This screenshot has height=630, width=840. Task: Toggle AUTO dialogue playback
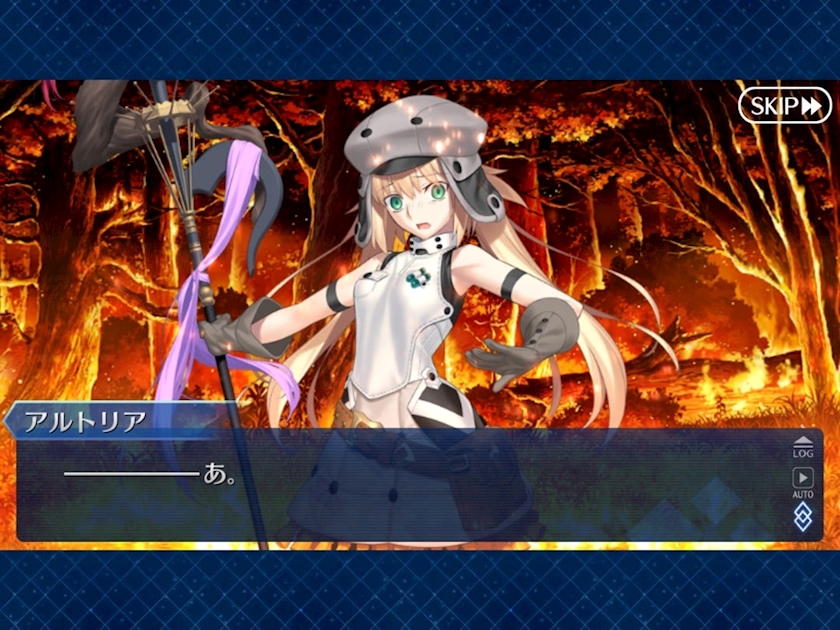(x=803, y=482)
